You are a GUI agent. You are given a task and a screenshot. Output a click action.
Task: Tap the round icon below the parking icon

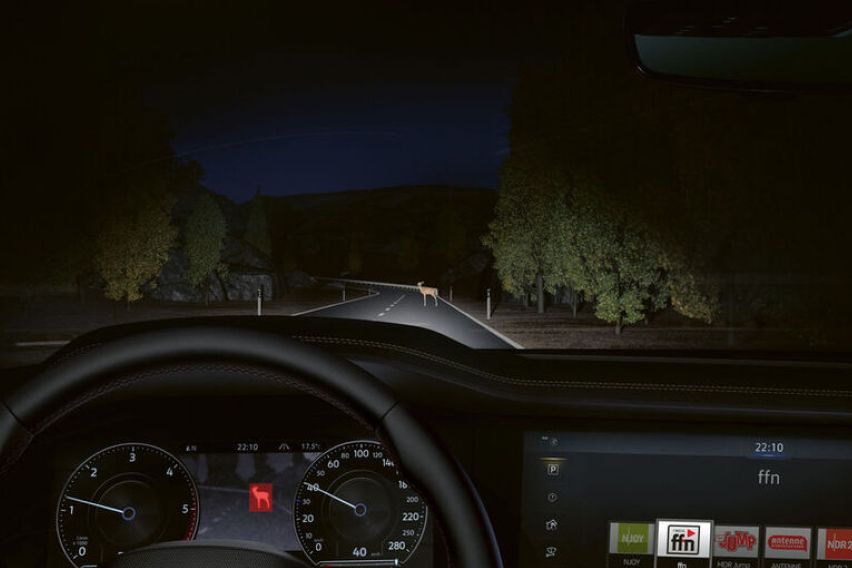pyautogui.click(x=552, y=497)
